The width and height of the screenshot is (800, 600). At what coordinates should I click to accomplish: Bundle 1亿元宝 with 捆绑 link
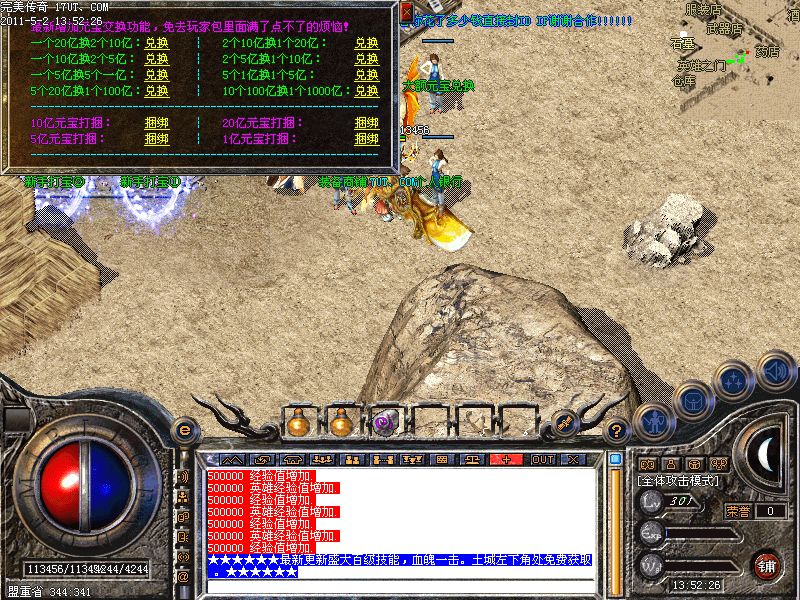tap(366, 138)
